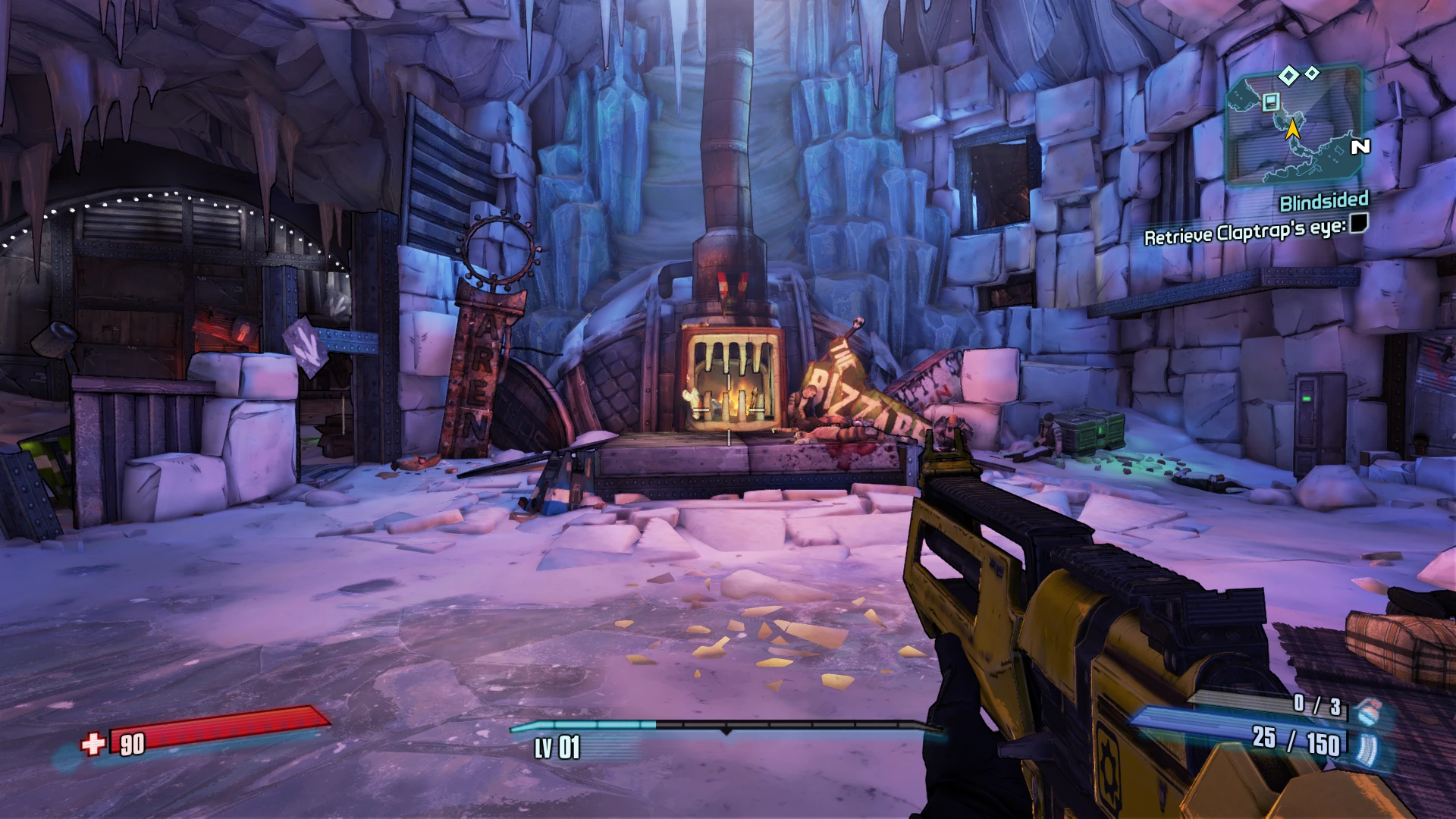
Task: Select the yellow player arrow on the minimap
Action: tap(1293, 129)
